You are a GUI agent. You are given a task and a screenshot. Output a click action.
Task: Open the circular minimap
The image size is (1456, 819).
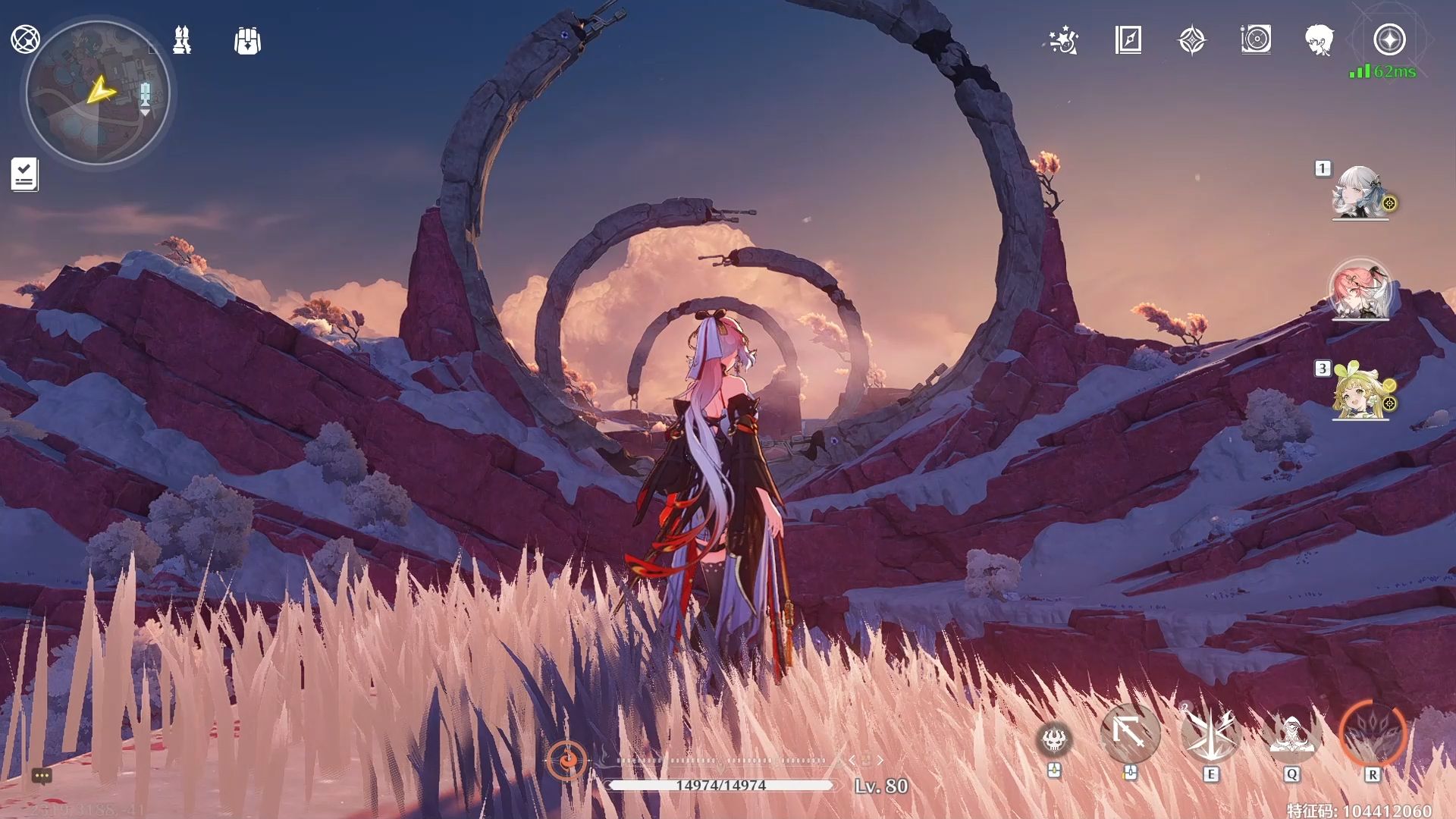pos(97,93)
